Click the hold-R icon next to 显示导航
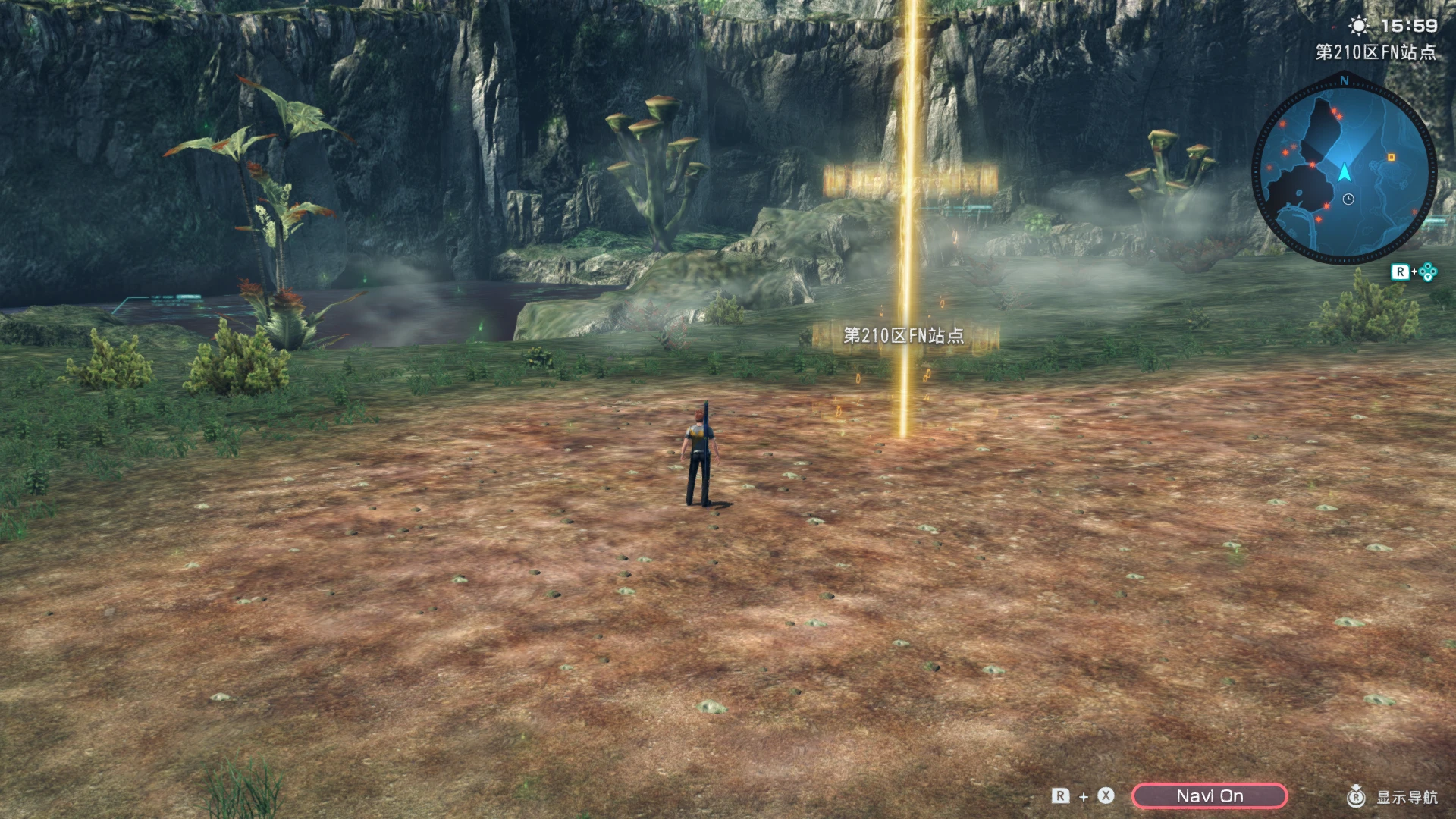This screenshot has width=1456, height=819. click(1357, 797)
